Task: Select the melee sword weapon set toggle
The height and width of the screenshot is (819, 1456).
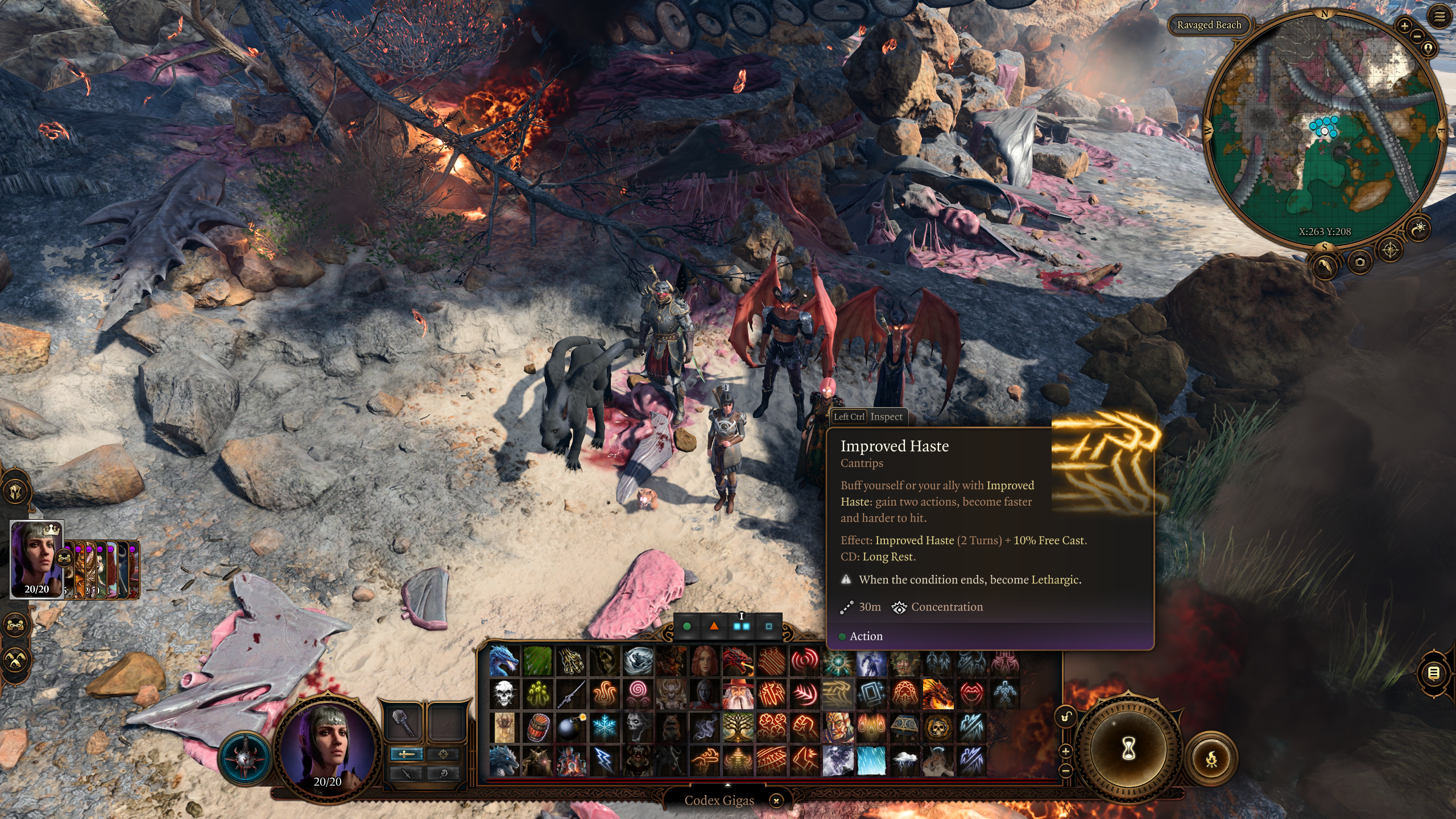Action: (x=406, y=754)
